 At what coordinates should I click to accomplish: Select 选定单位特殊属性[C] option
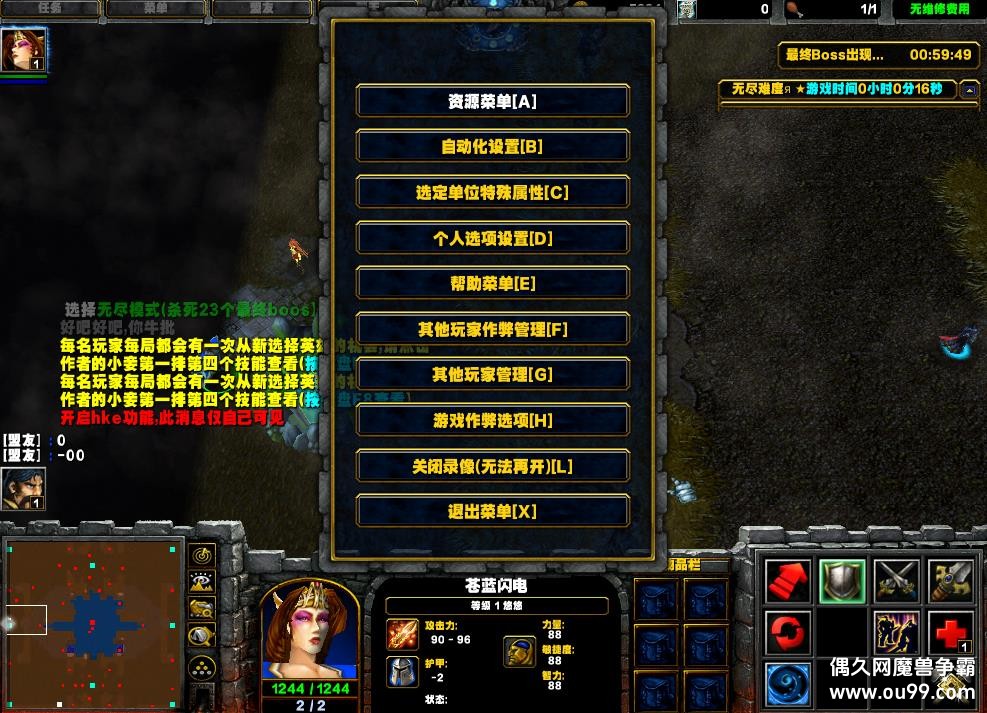point(492,193)
